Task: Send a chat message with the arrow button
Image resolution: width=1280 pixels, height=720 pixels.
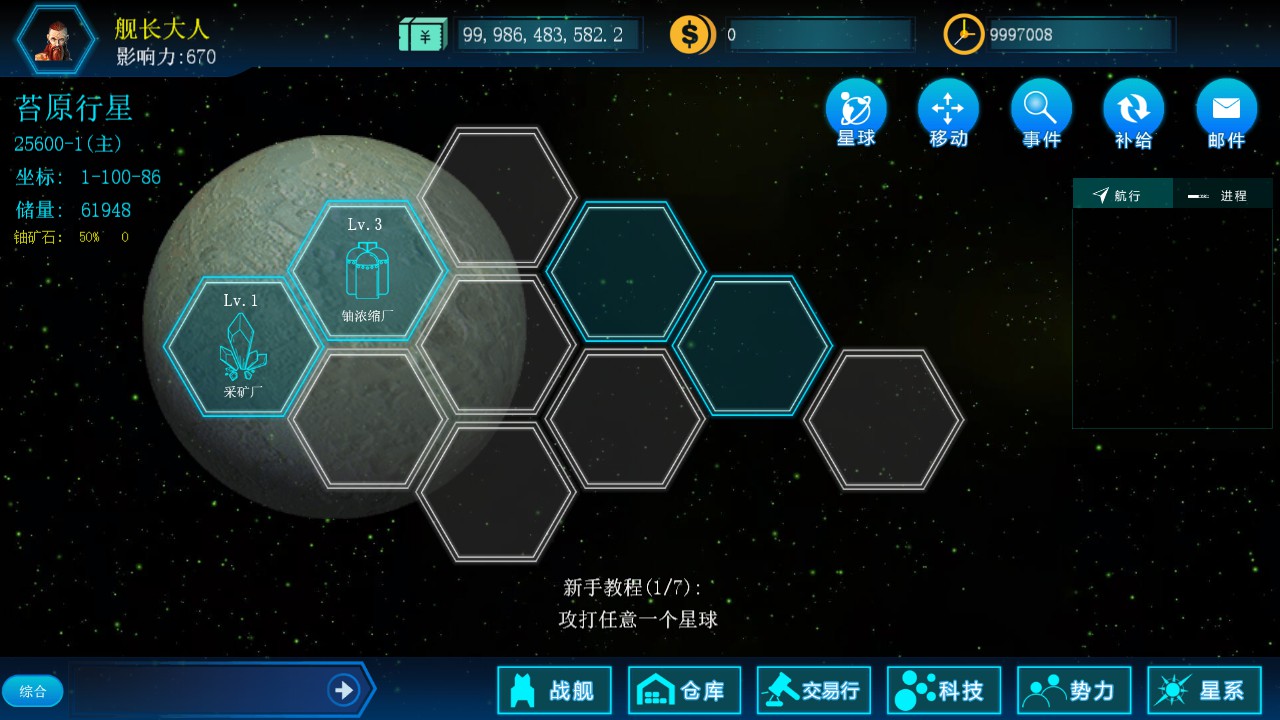Action: pos(343,690)
